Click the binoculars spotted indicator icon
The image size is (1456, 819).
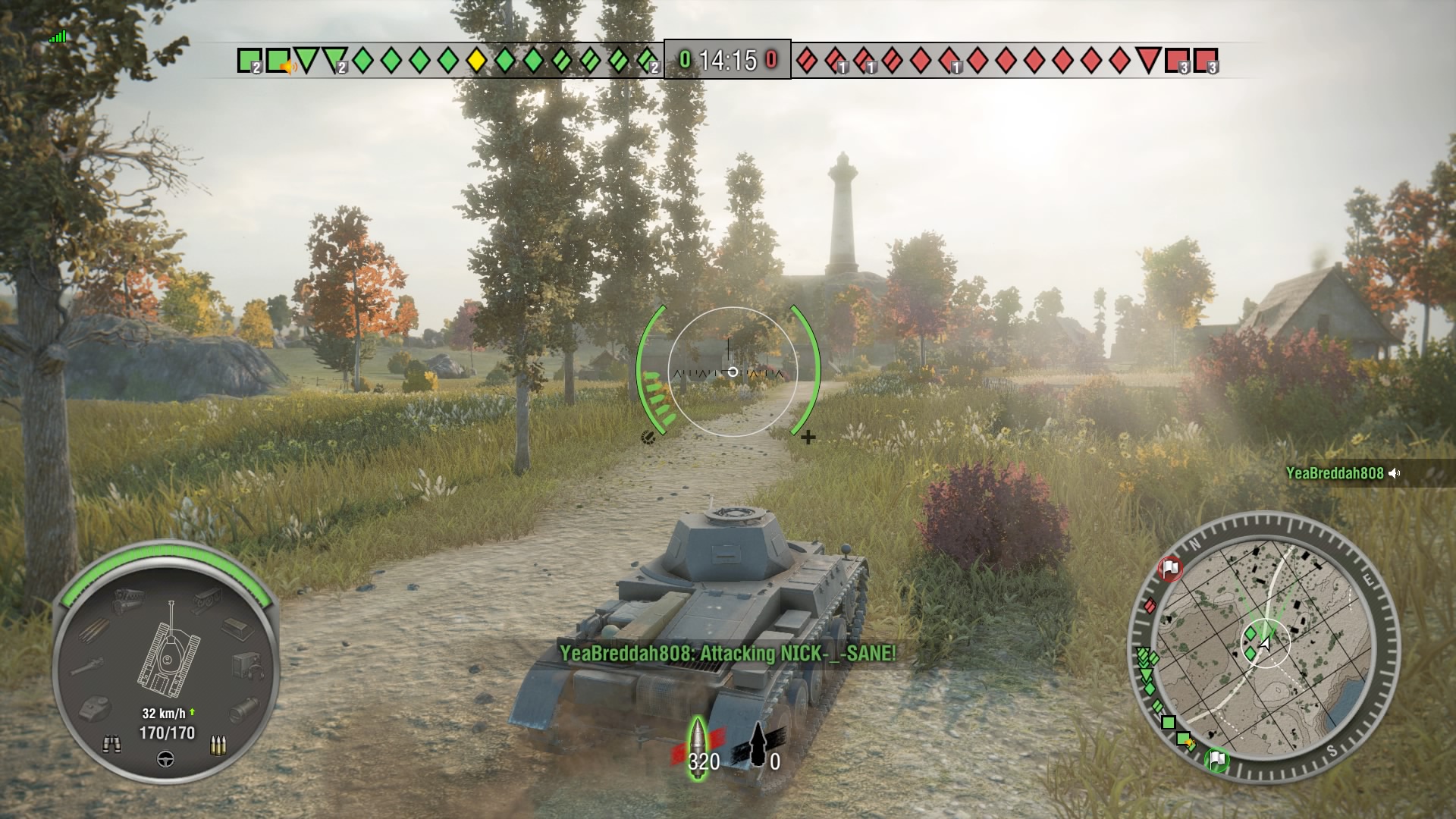click(112, 742)
